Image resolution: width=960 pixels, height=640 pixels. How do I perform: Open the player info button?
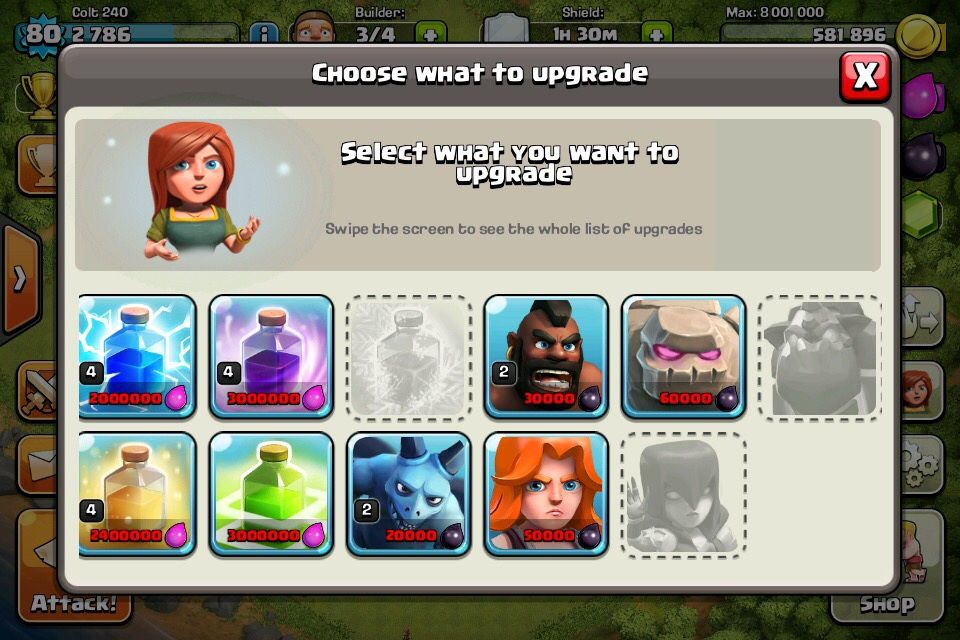pyautogui.click(x=264, y=34)
